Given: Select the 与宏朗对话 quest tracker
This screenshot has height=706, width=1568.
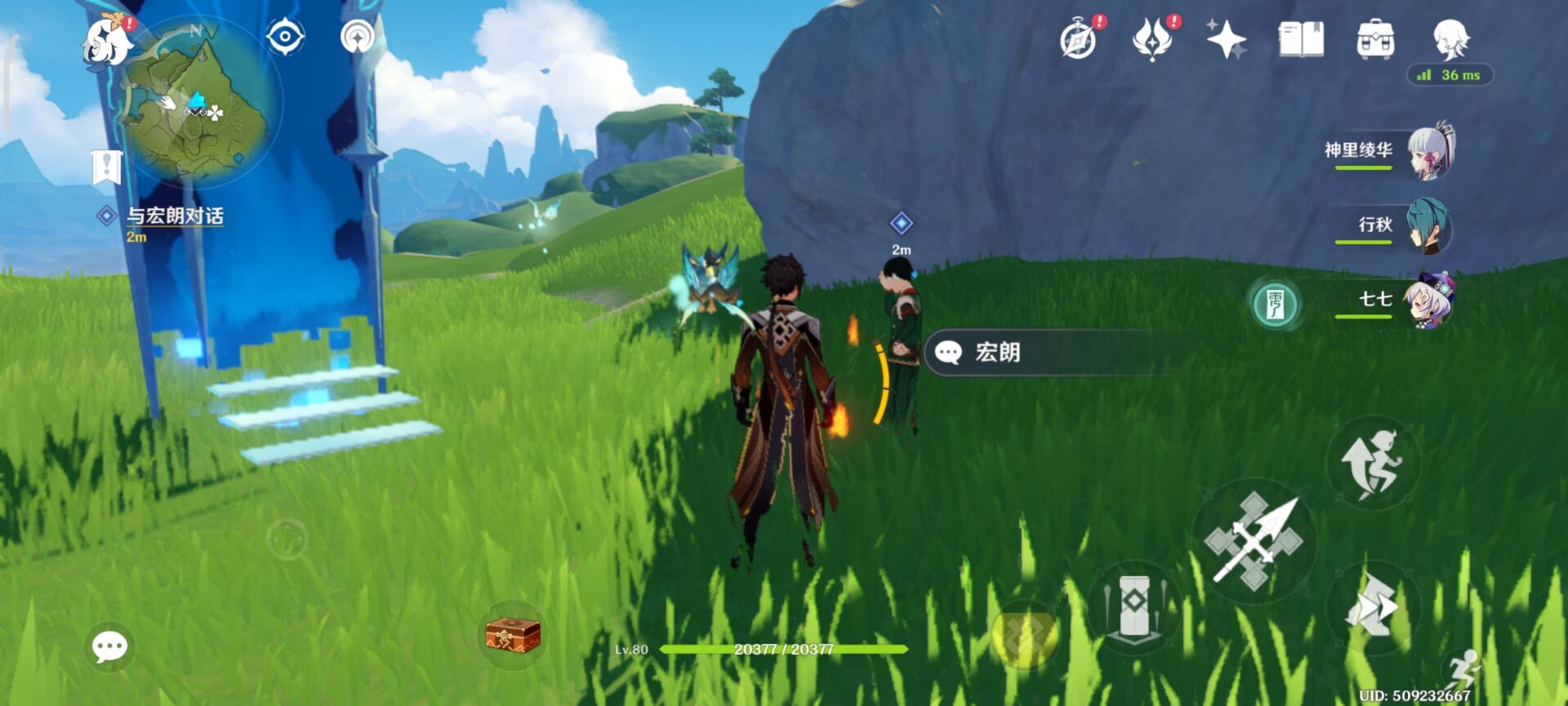Looking at the screenshot, I should pos(174,216).
